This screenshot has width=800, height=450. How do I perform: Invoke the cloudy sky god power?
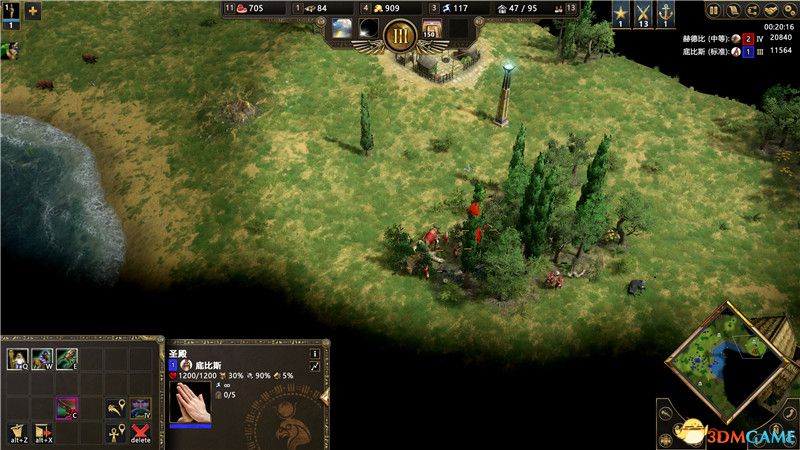342,28
